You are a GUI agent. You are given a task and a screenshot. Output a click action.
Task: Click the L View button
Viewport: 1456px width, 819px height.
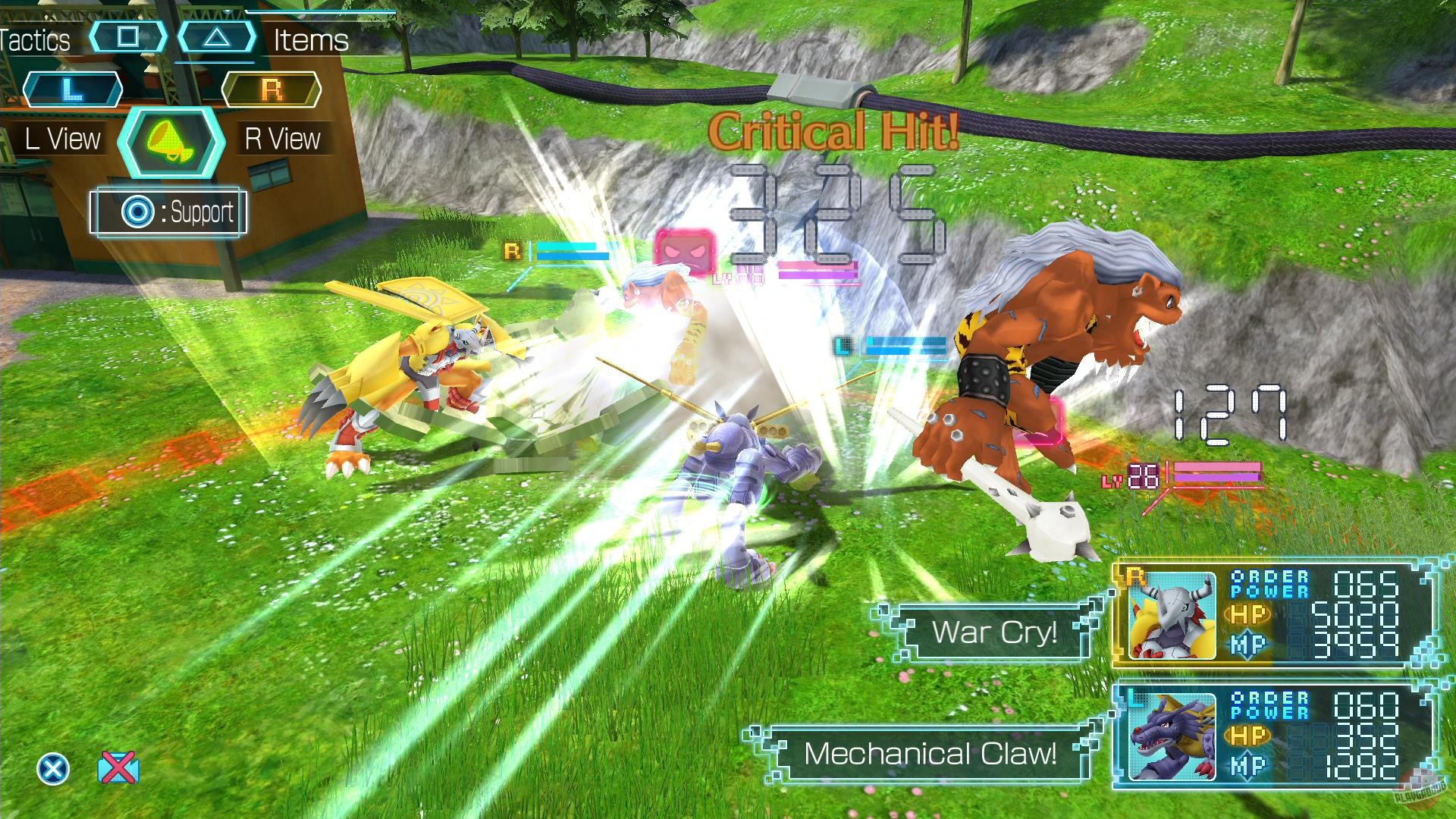click(x=64, y=138)
